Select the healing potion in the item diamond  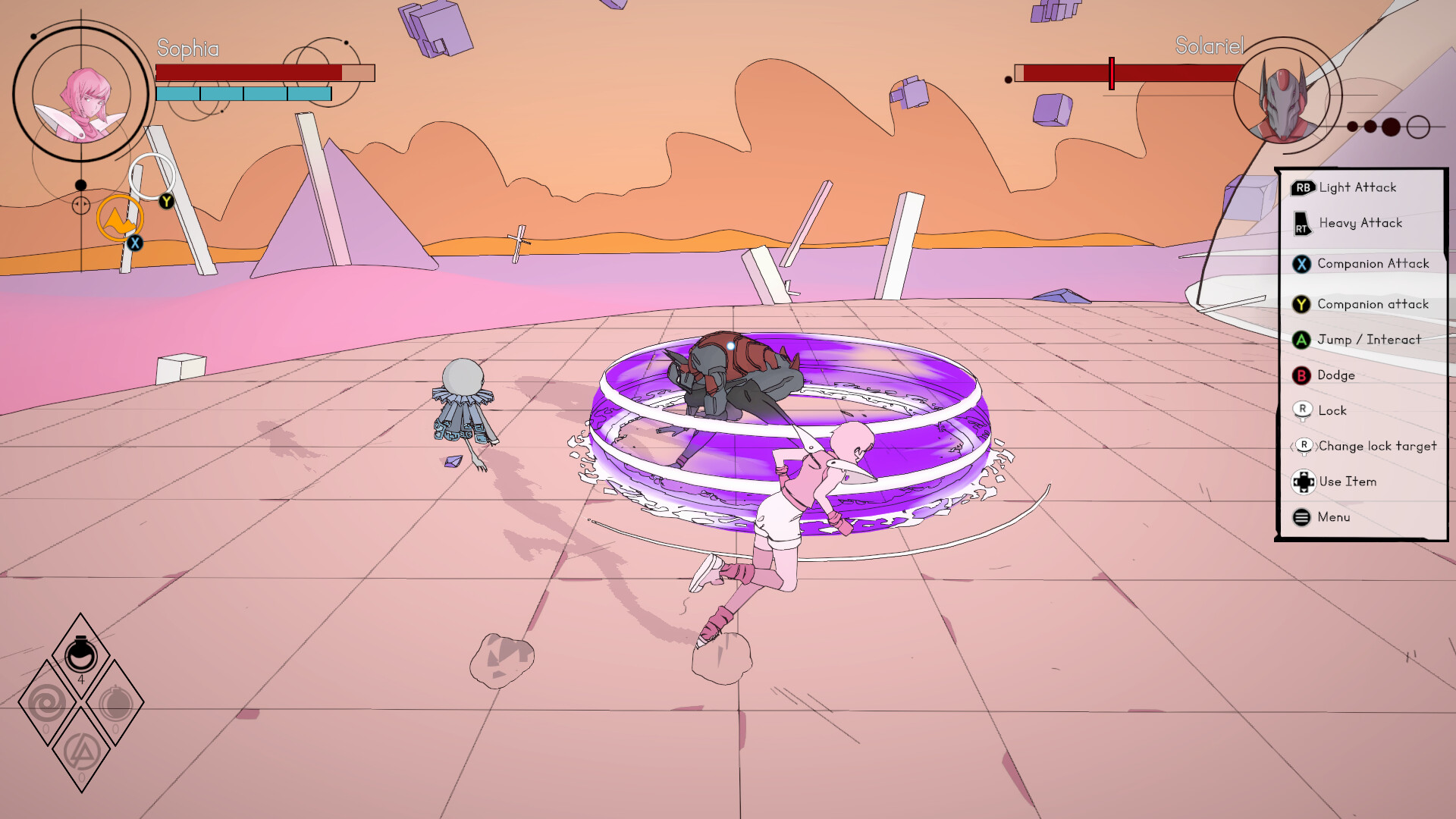click(81, 655)
